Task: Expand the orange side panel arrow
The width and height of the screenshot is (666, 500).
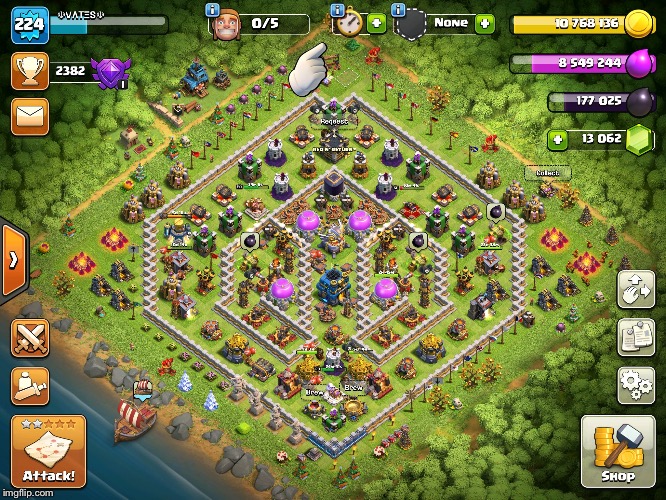Action: 13,260
